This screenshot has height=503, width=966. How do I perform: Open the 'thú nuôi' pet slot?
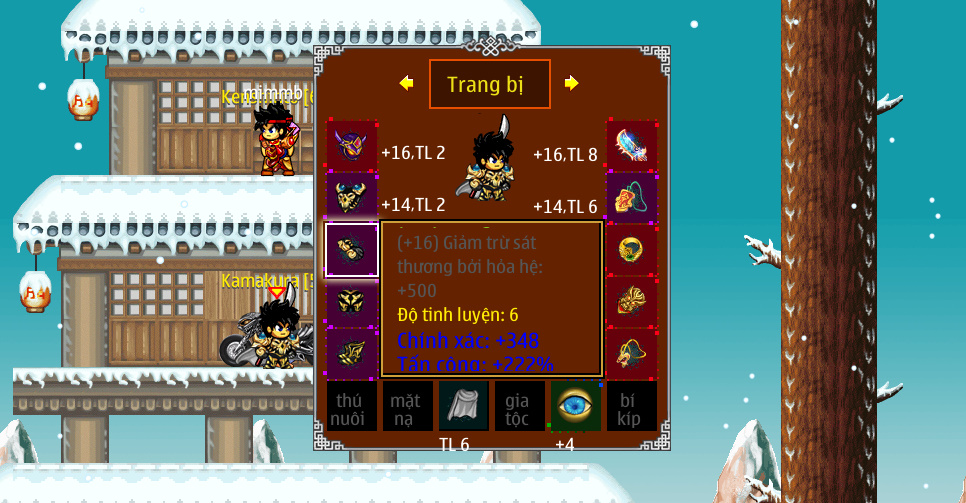point(351,406)
